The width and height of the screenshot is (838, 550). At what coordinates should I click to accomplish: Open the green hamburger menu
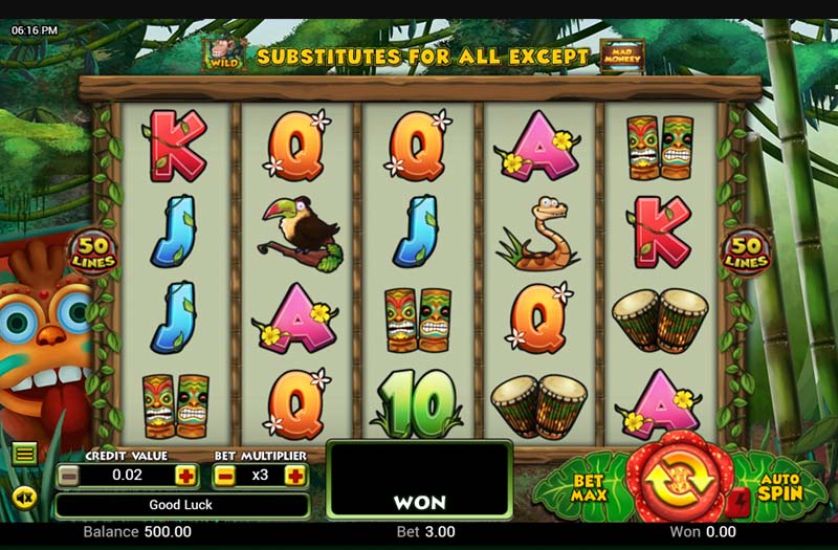[x=25, y=454]
